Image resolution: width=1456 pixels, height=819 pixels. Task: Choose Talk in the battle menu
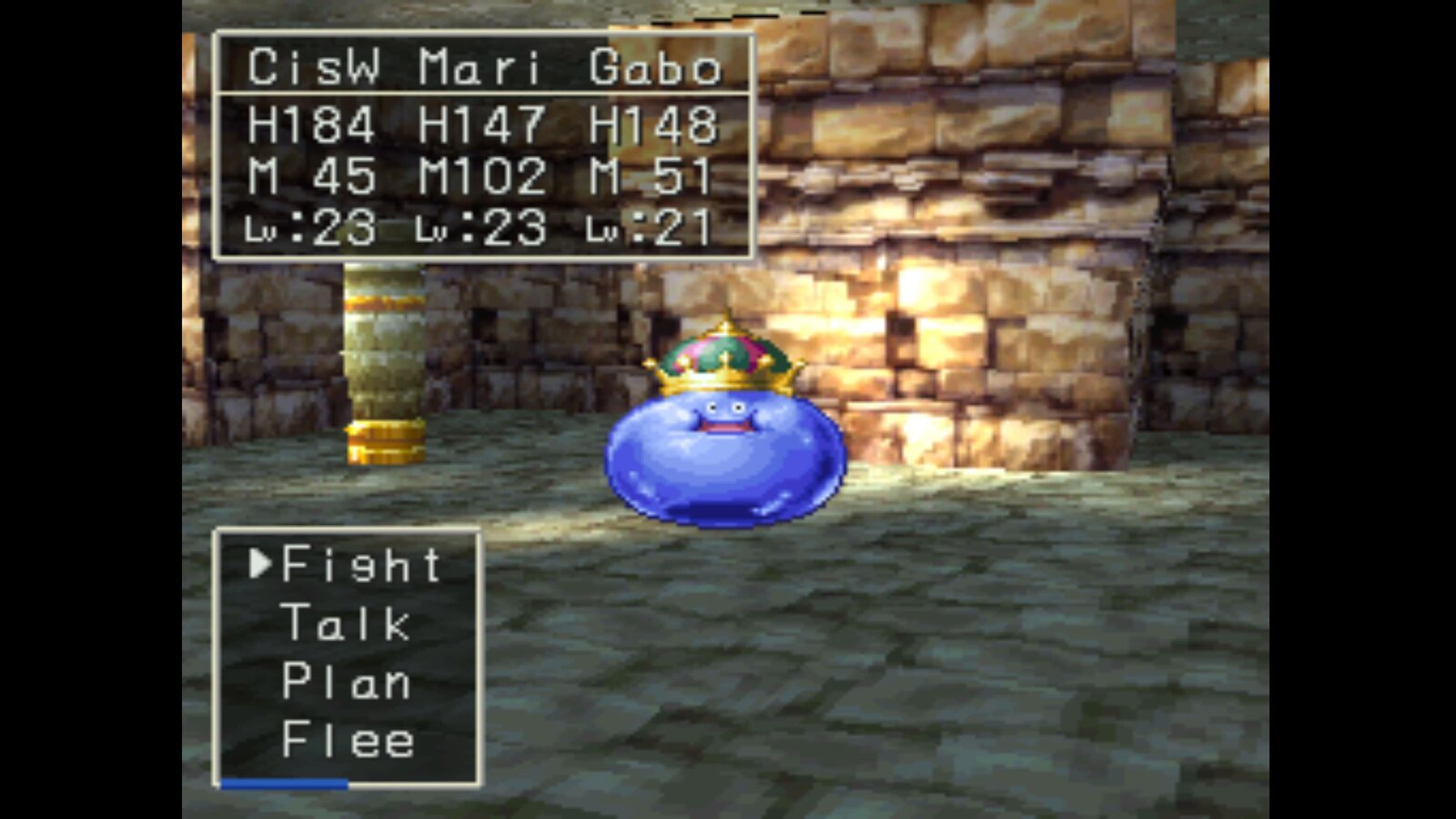point(346,624)
